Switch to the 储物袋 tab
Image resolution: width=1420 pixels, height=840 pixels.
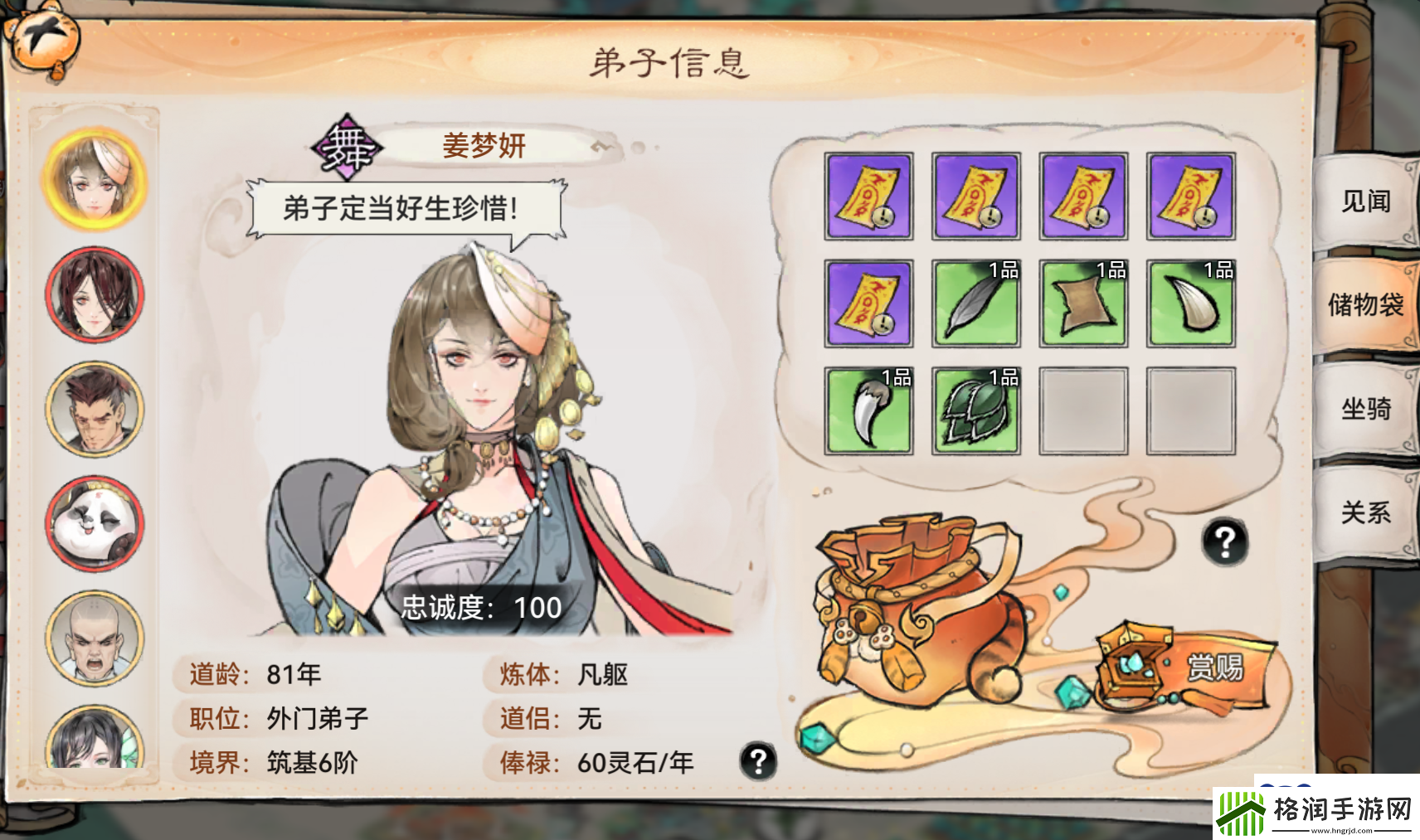[x=1365, y=305]
